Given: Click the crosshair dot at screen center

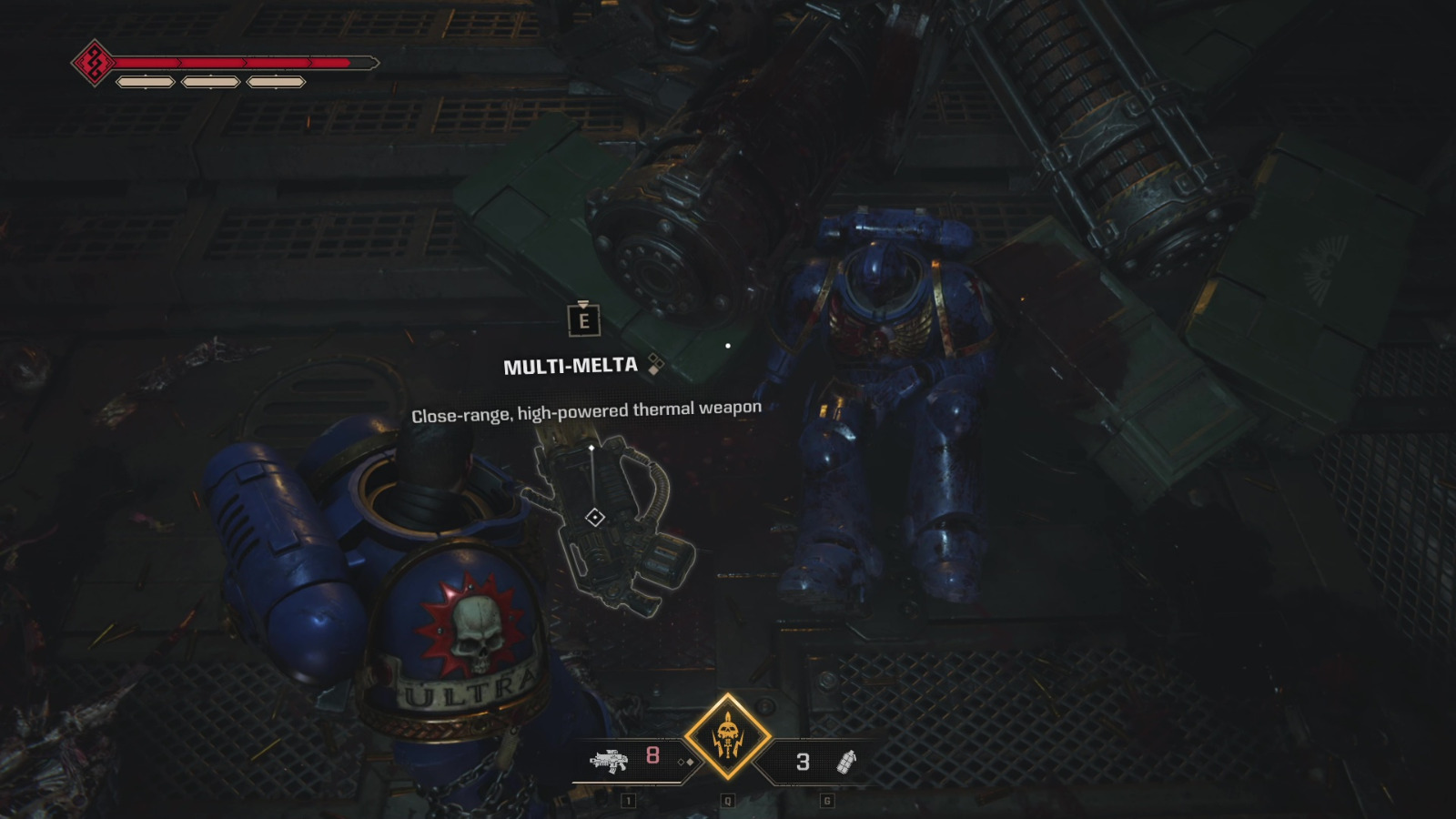Looking at the screenshot, I should click(x=728, y=344).
